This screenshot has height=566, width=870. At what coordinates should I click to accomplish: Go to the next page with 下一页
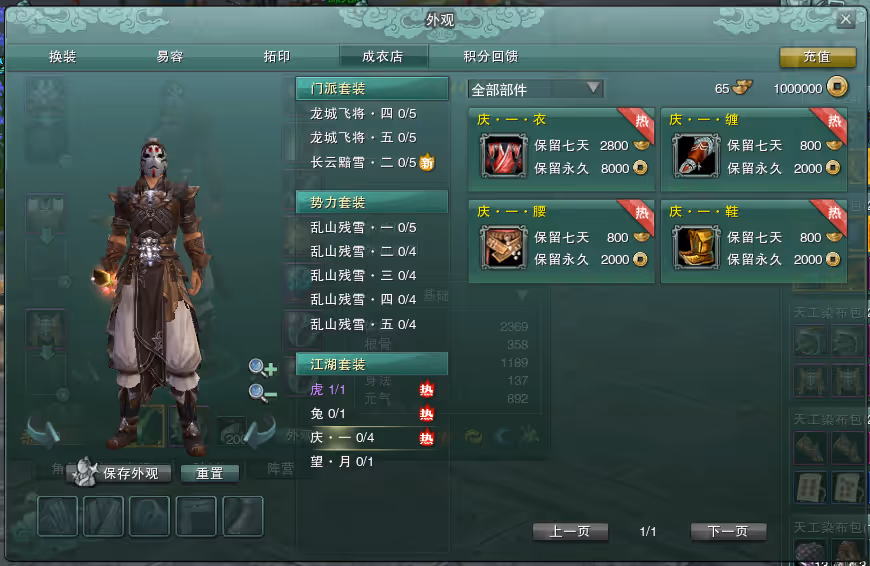[x=727, y=531]
